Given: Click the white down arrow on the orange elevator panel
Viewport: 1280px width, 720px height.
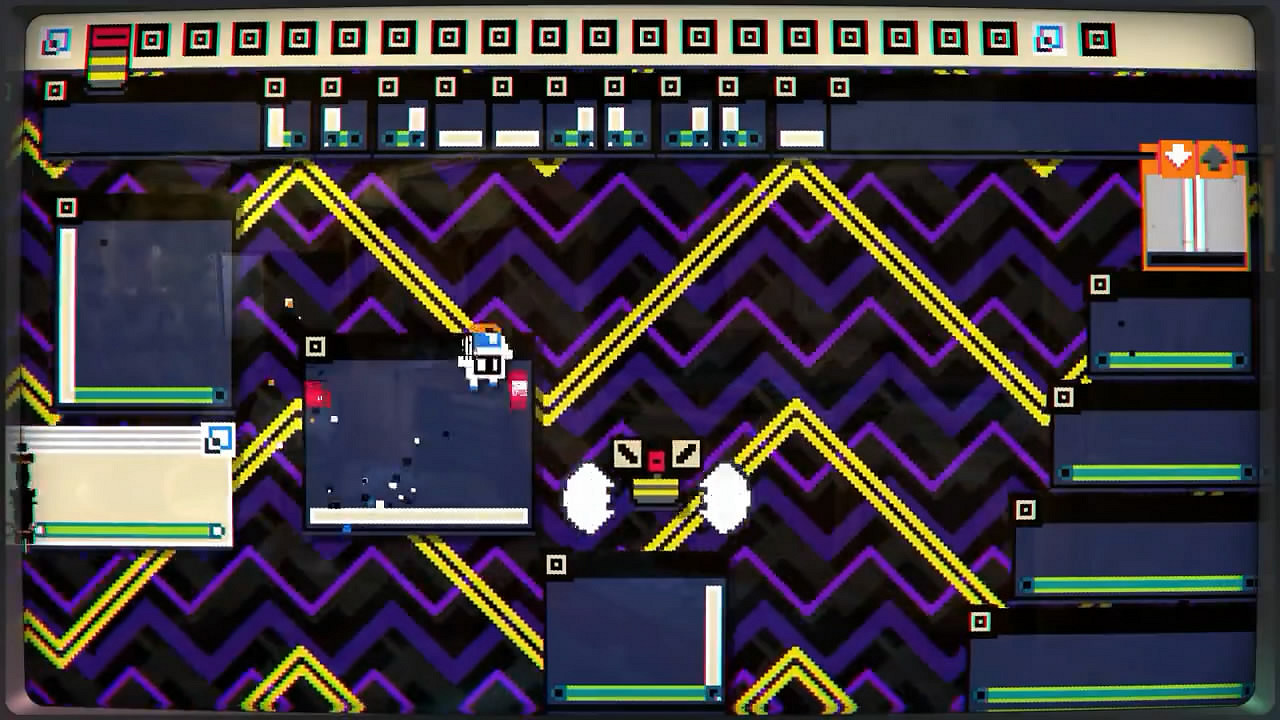Looking at the screenshot, I should [x=1179, y=154].
